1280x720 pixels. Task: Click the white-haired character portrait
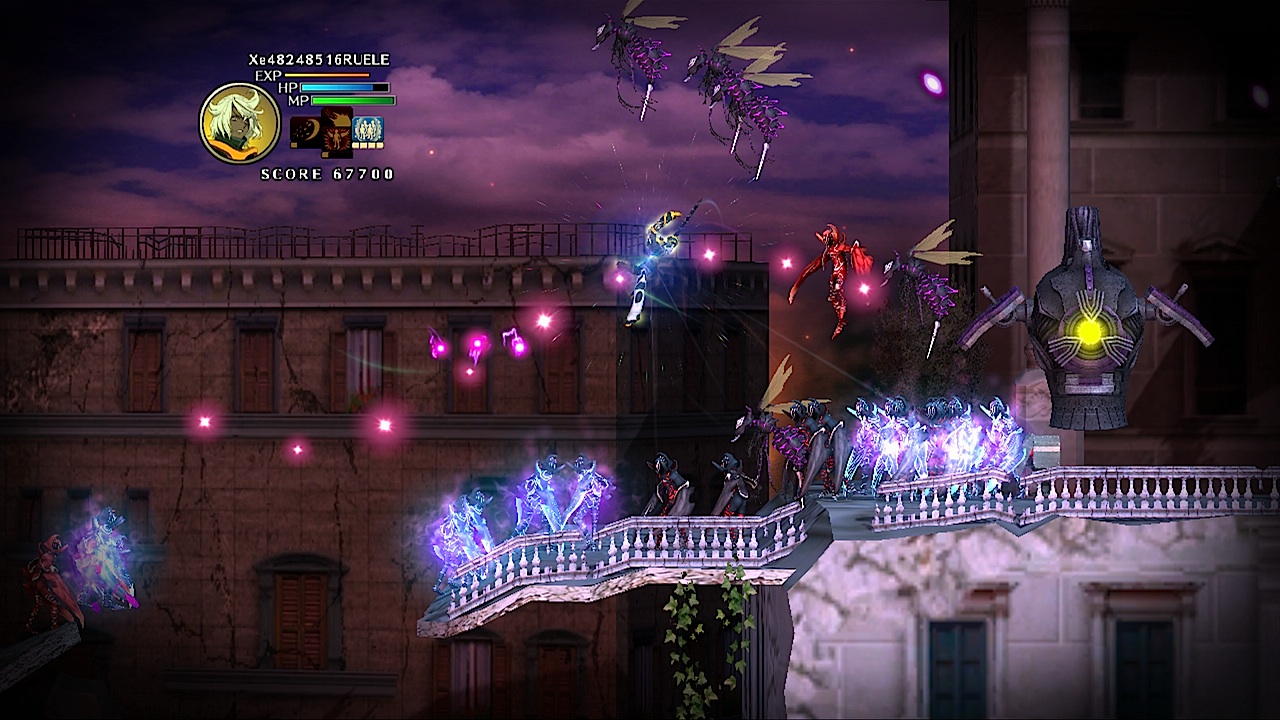(239, 123)
